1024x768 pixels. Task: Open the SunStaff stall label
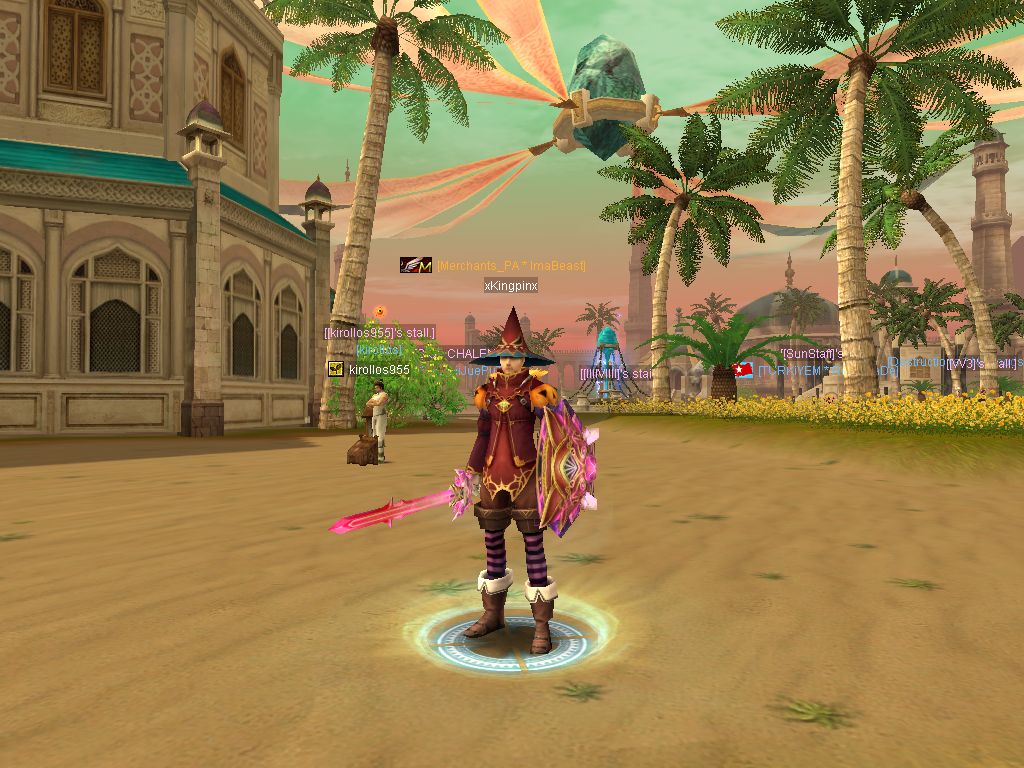point(812,354)
